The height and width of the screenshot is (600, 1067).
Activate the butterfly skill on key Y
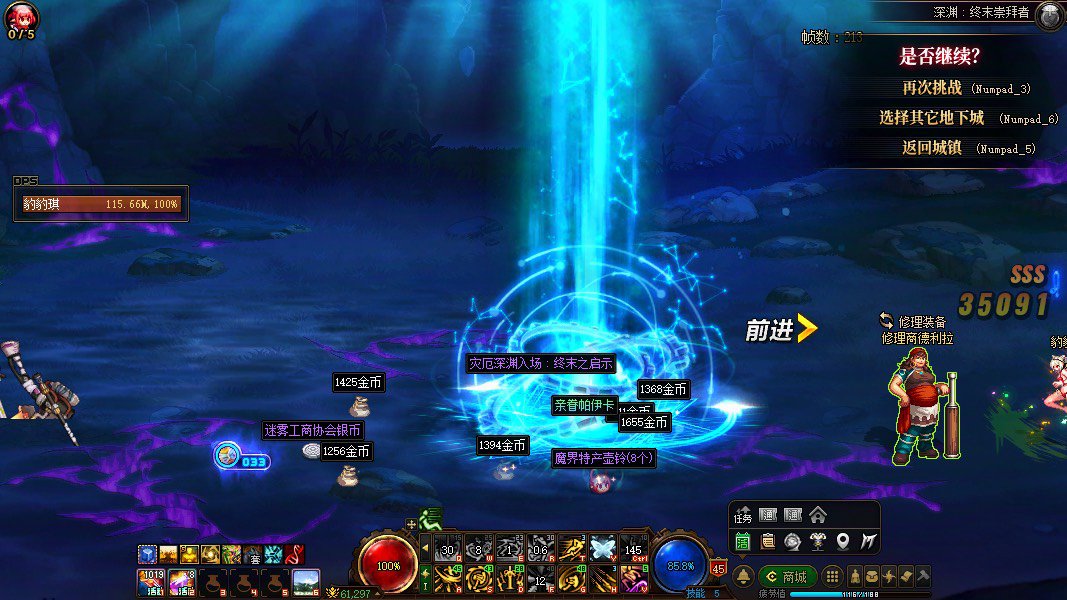coord(602,547)
